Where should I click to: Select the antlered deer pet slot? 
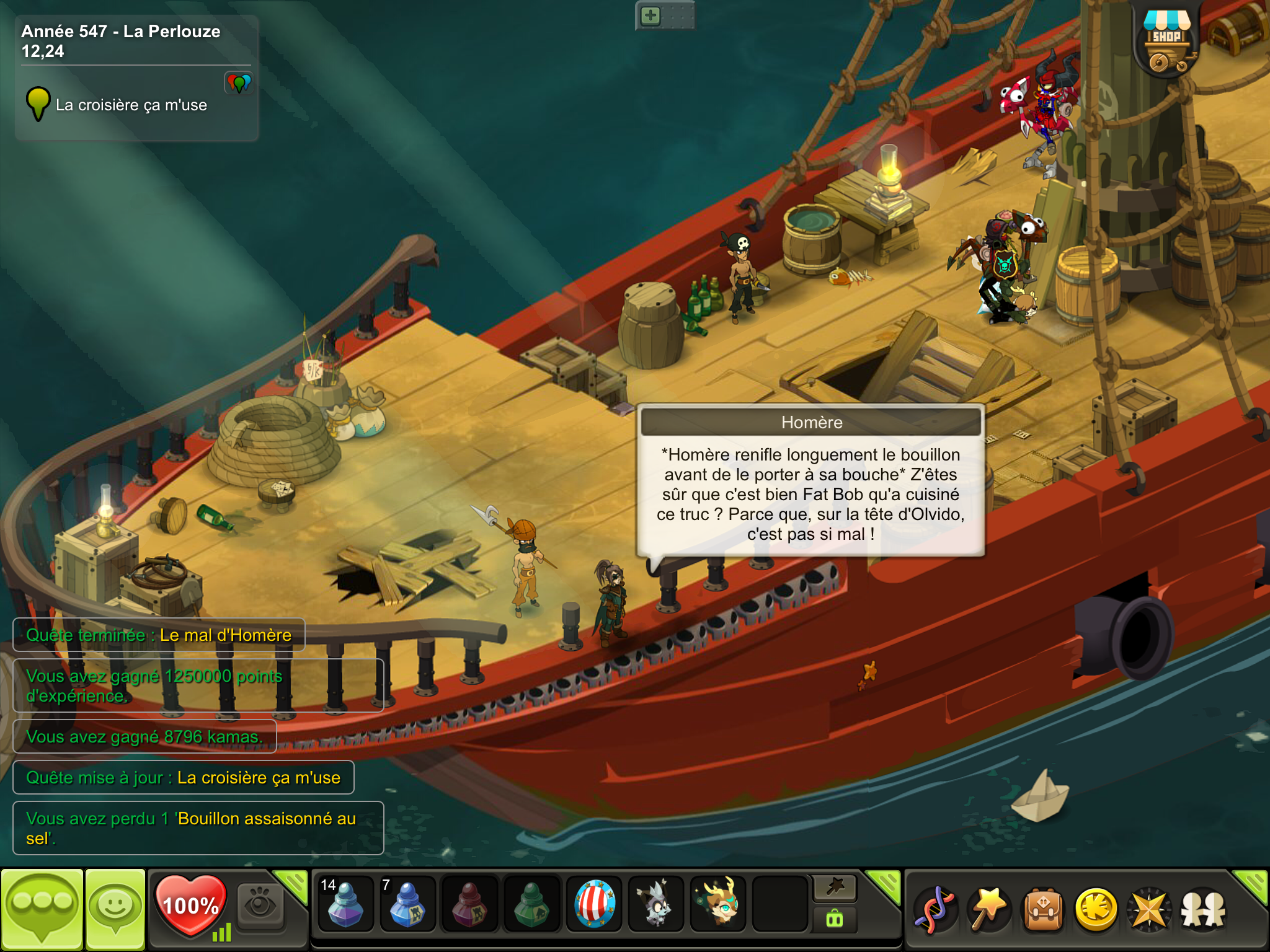coord(718,903)
